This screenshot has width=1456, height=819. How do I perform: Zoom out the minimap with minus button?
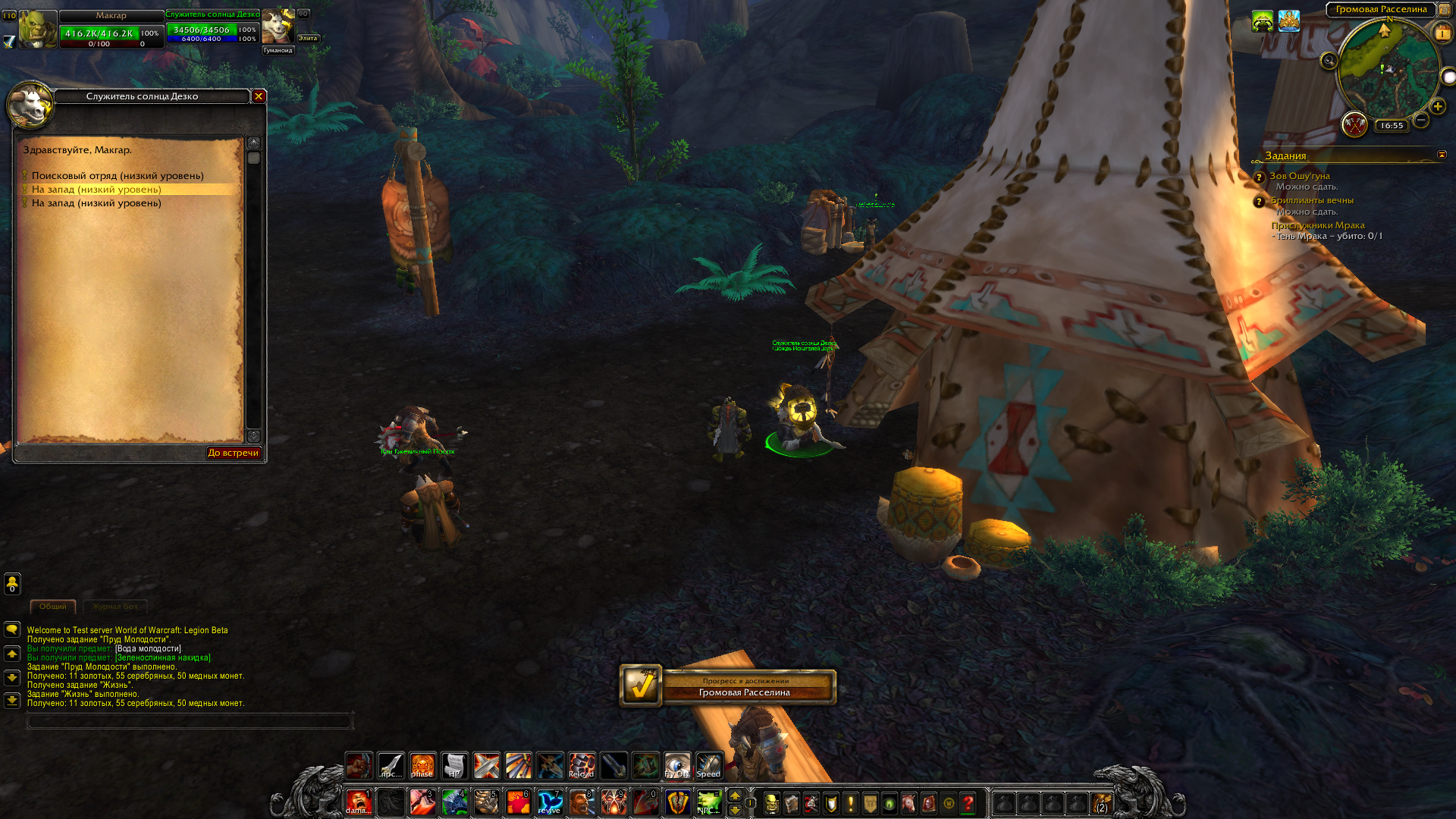click(1421, 120)
